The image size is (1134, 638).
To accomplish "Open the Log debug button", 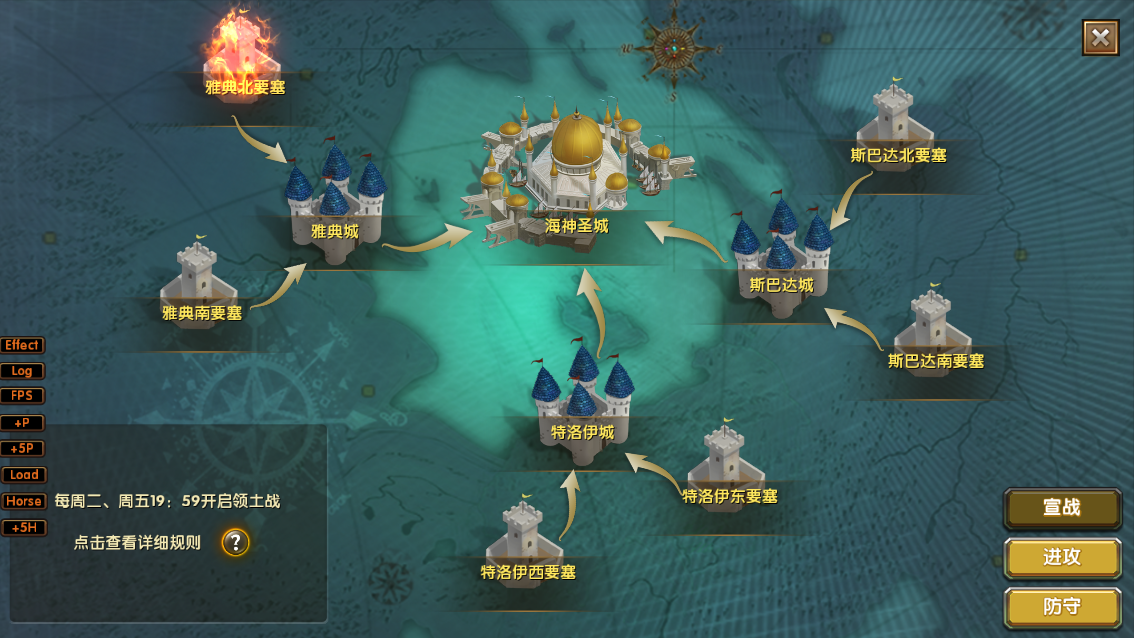I will pos(22,371).
